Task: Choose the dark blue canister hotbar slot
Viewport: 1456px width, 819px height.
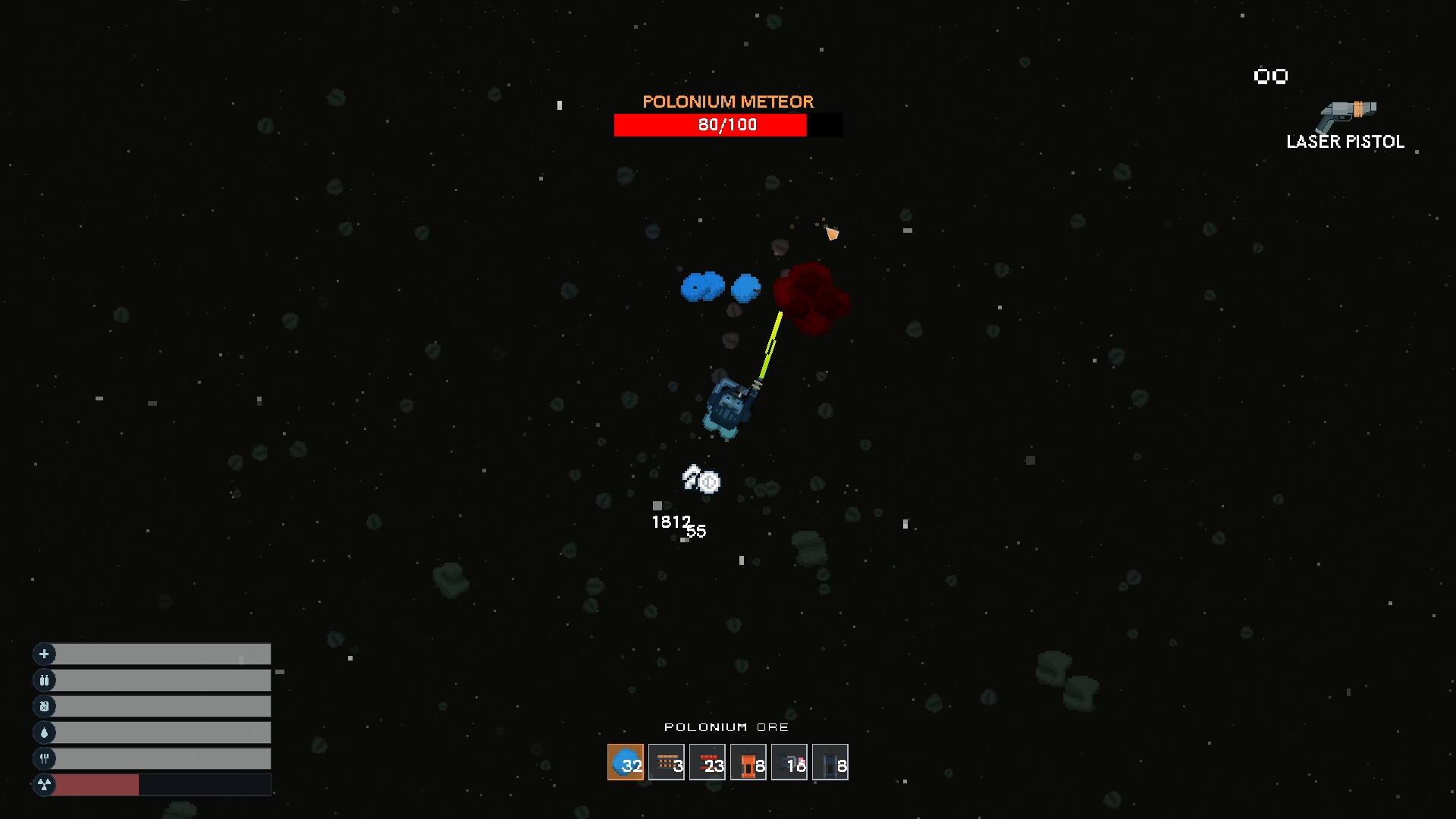Action: (830, 763)
